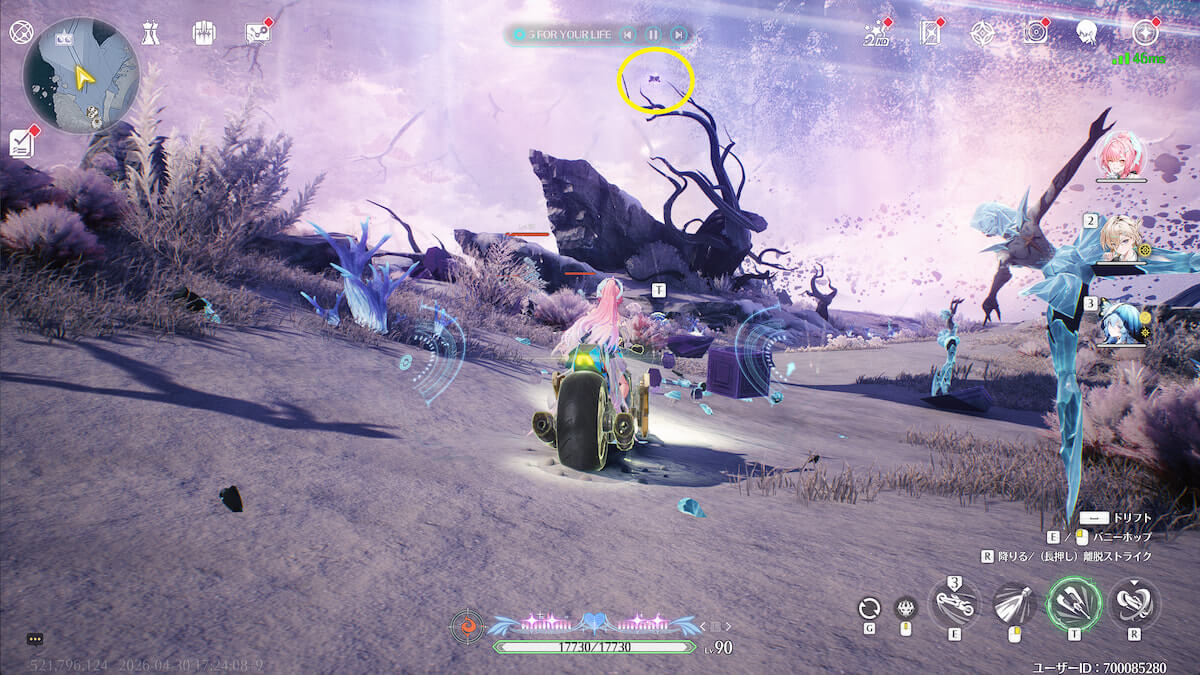Open the globe menu icon beside the minimap
The width and height of the screenshot is (1200, 675).
(21, 32)
